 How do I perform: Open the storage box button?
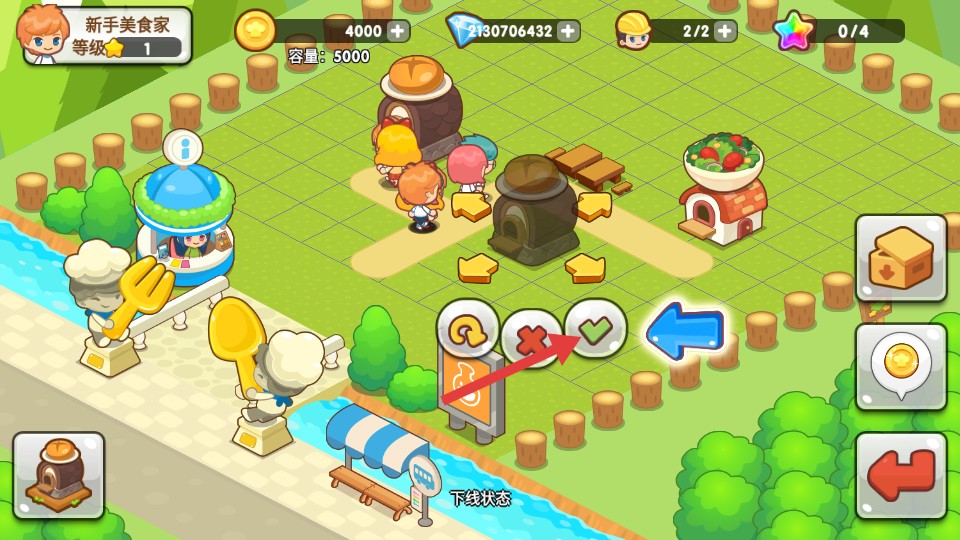tap(901, 258)
